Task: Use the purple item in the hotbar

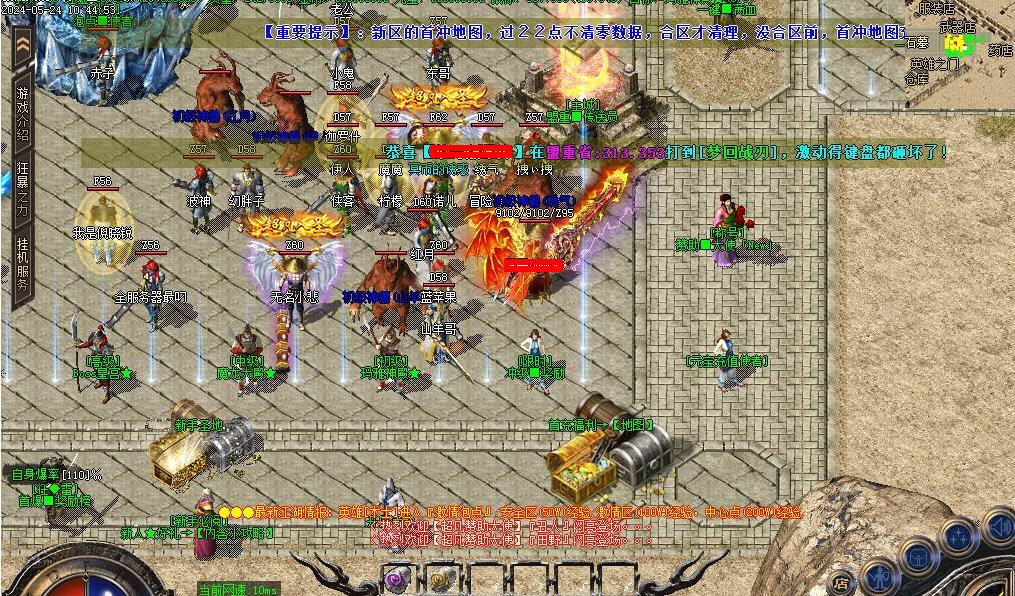Action: pos(397,578)
